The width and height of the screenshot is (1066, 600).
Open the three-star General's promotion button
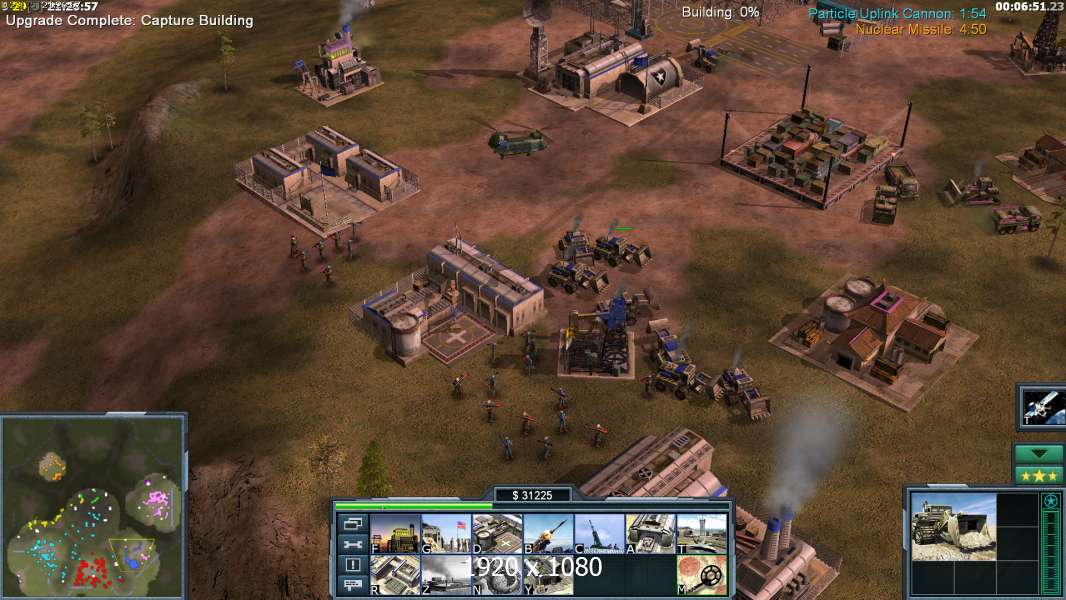click(1039, 475)
